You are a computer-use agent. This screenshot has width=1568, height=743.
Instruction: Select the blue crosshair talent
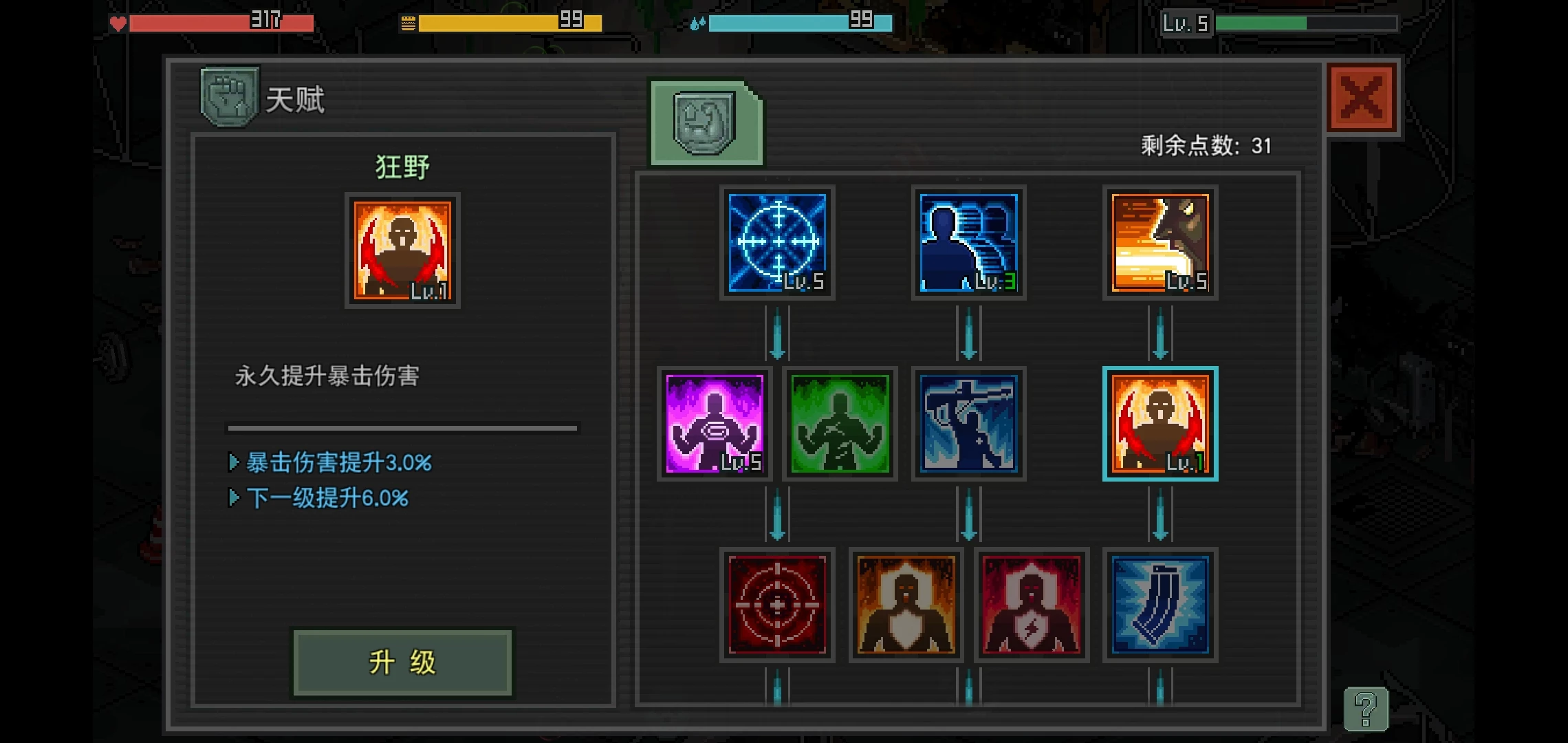(x=777, y=242)
